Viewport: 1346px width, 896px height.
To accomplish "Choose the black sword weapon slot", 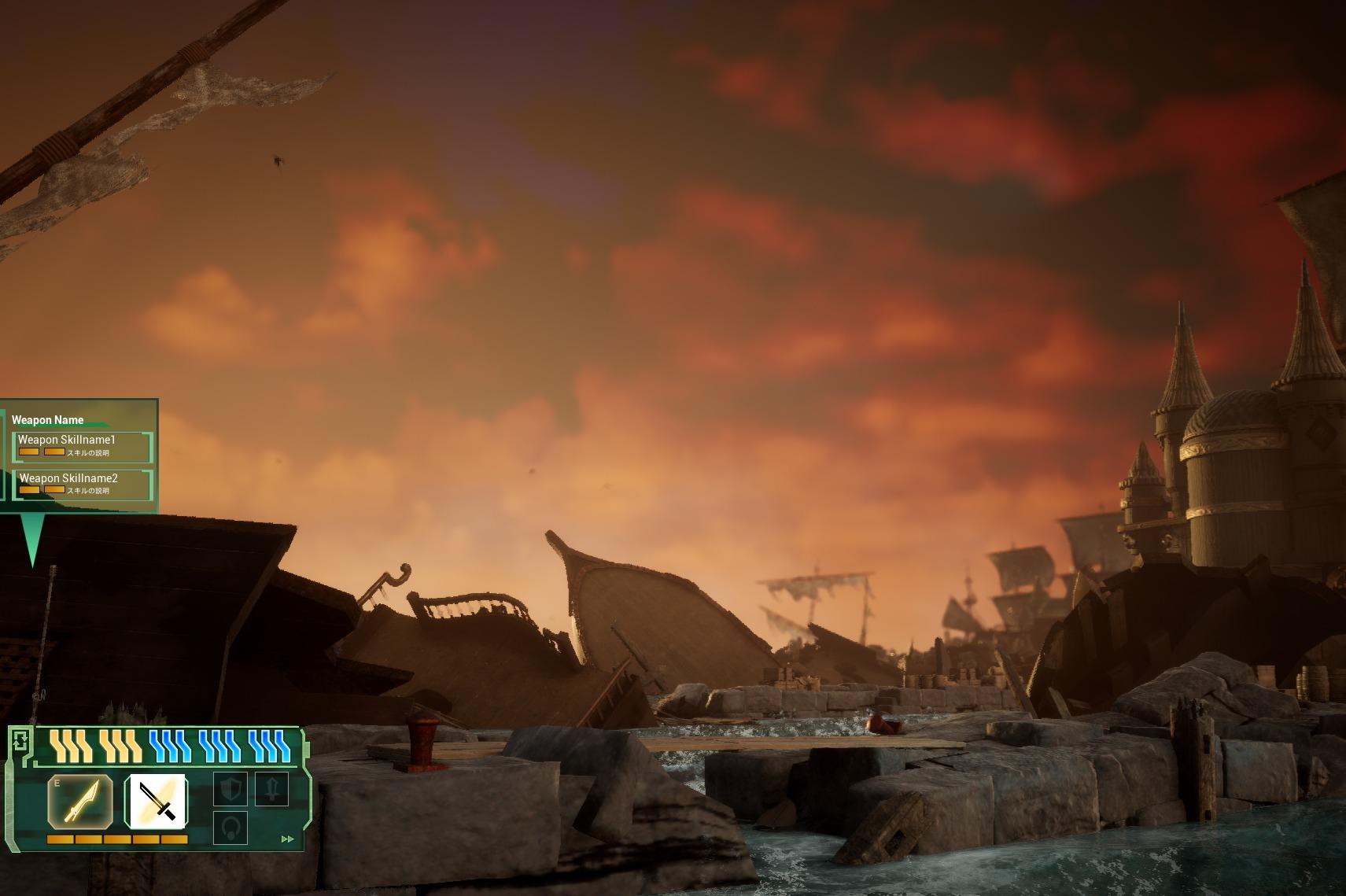I will 157,801.
